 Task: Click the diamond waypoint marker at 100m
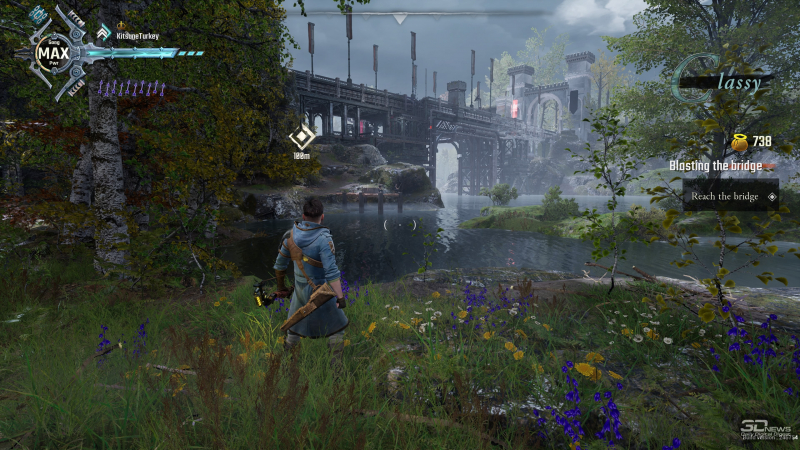point(302,138)
